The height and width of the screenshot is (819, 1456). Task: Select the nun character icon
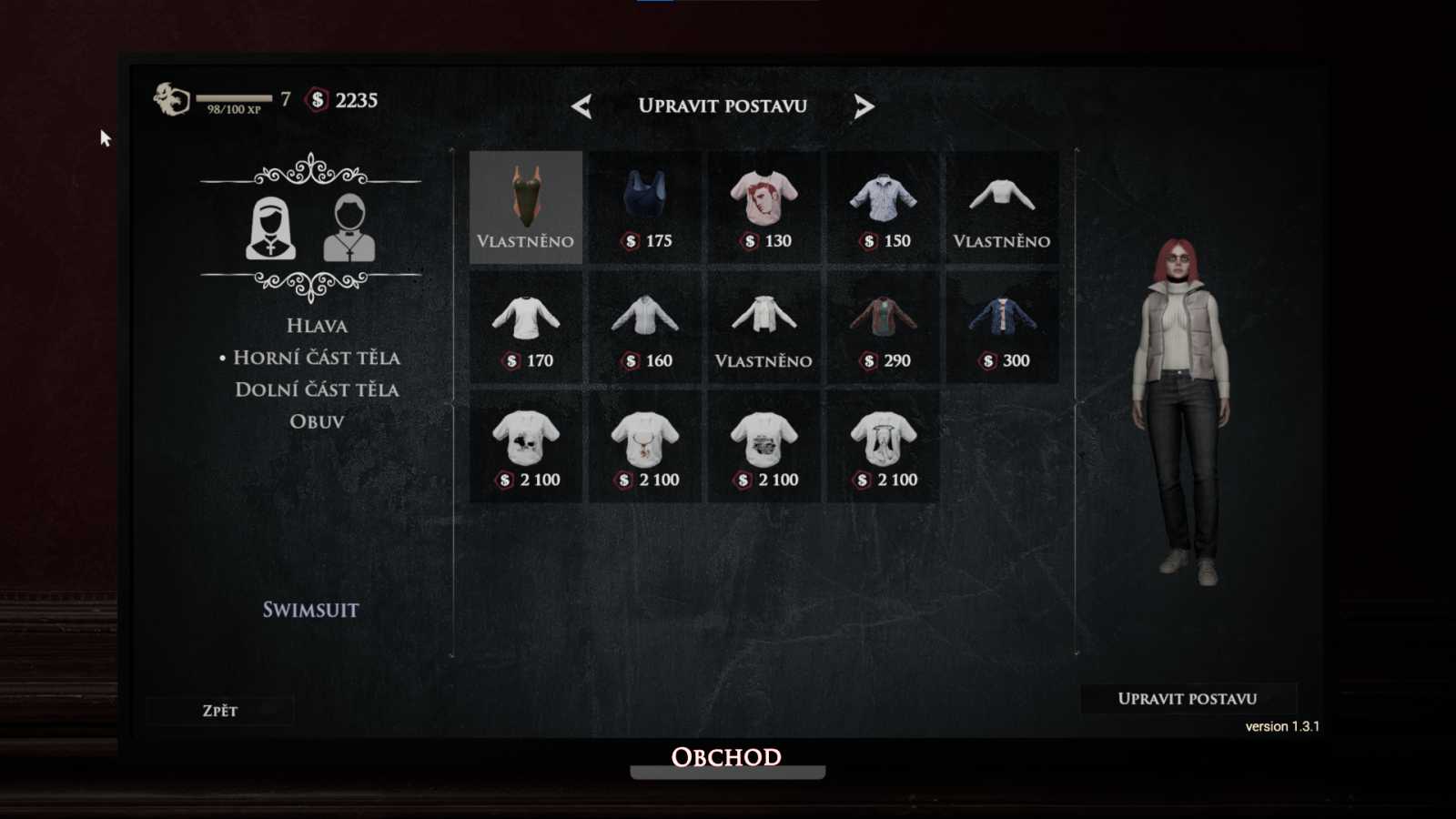coord(269,229)
